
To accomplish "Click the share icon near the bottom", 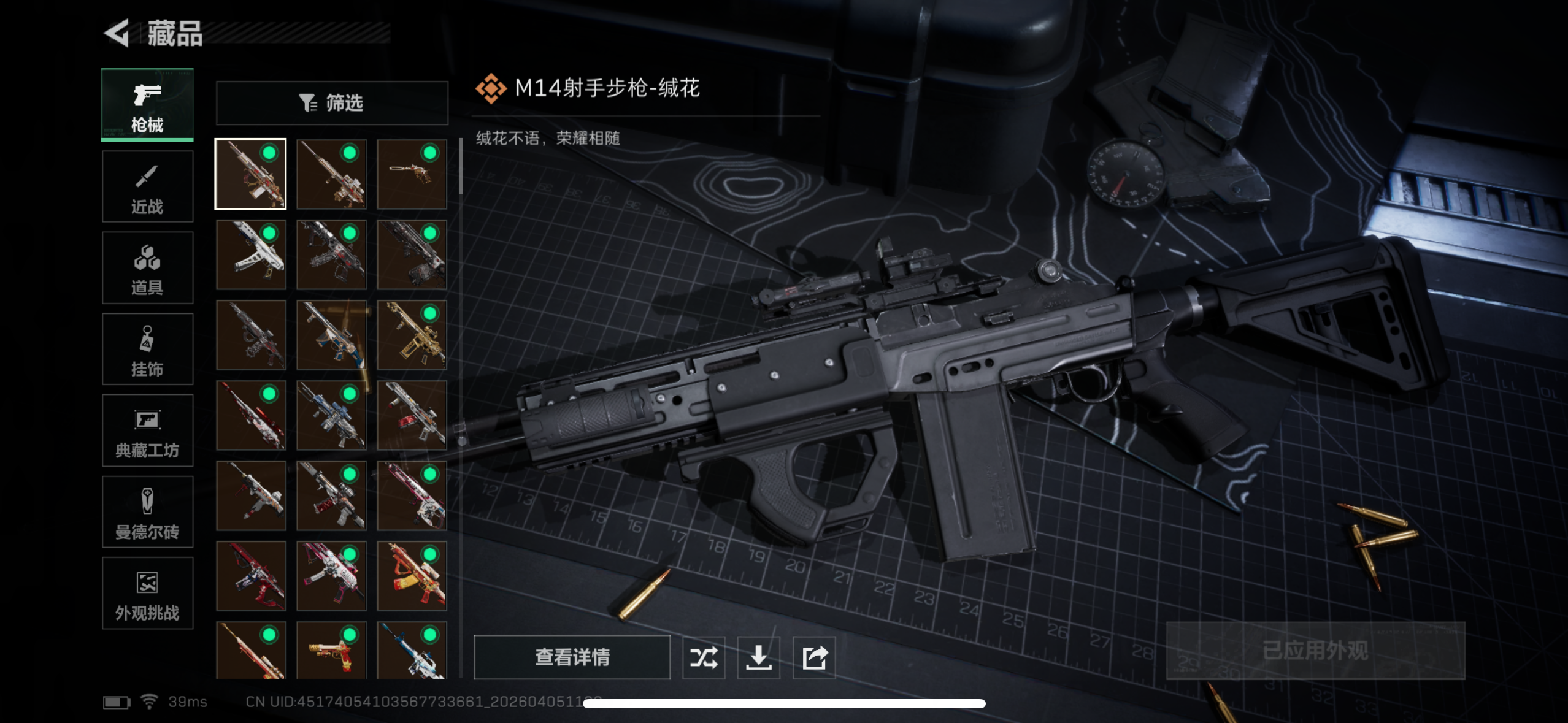I will (x=814, y=656).
